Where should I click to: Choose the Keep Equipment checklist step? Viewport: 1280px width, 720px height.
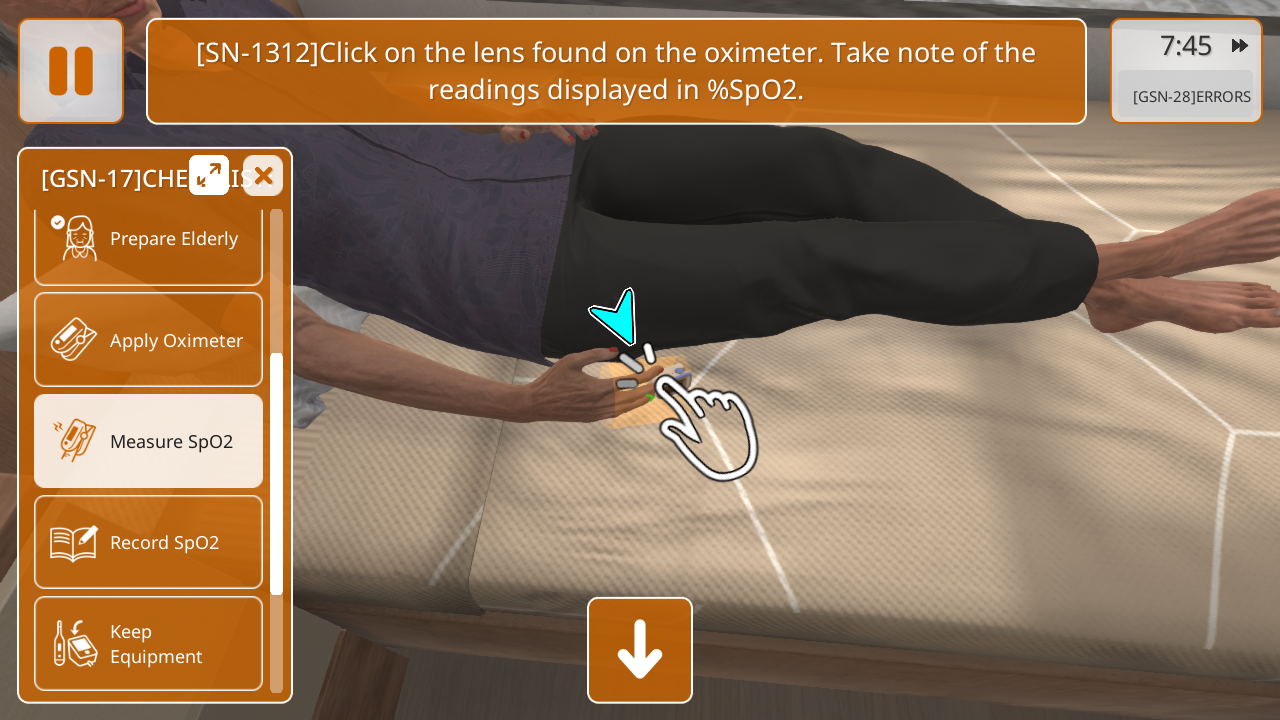[x=149, y=643]
